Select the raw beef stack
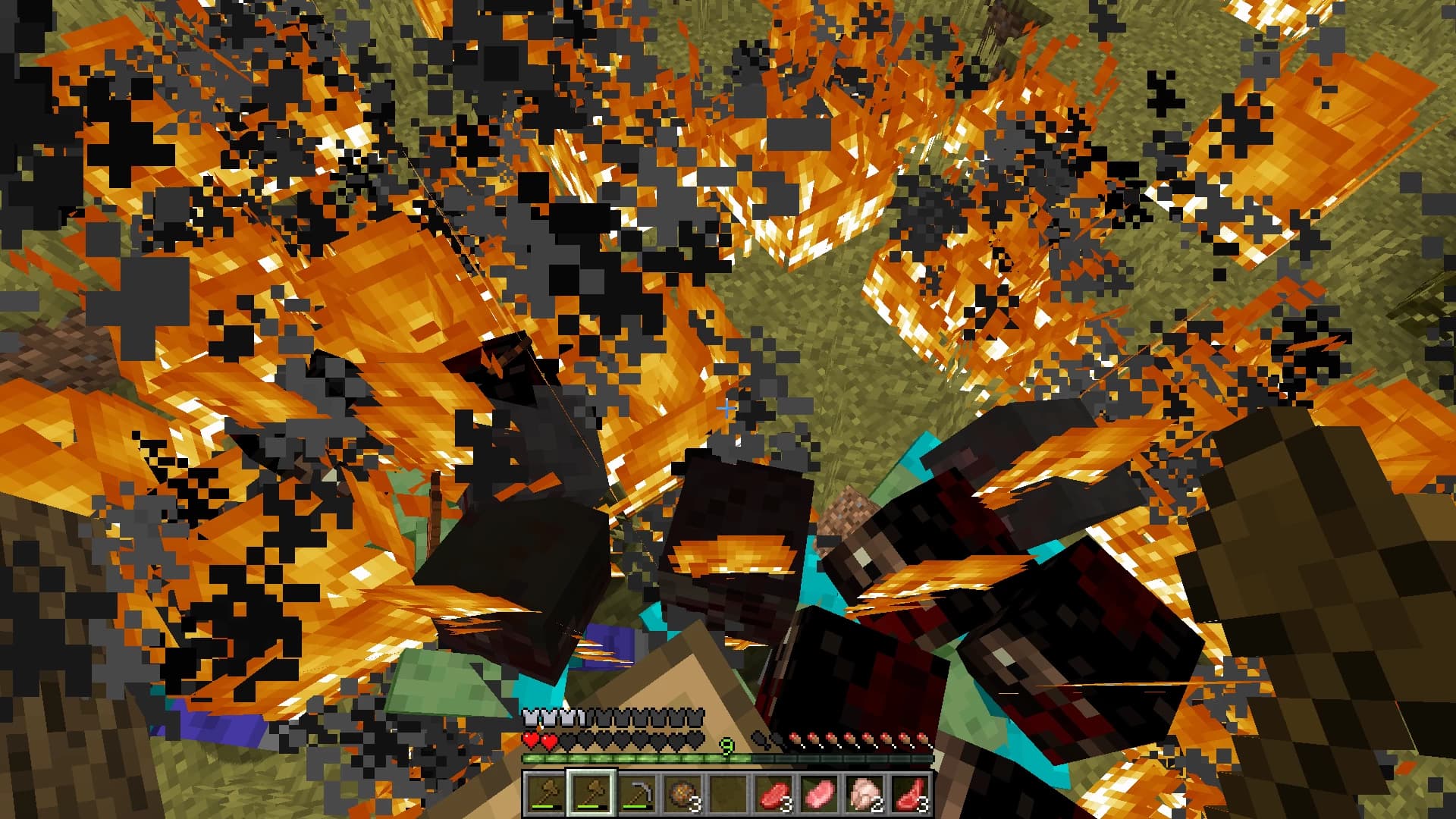Image resolution: width=1456 pixels, height=819 pixels. click(x=773, y=793)
